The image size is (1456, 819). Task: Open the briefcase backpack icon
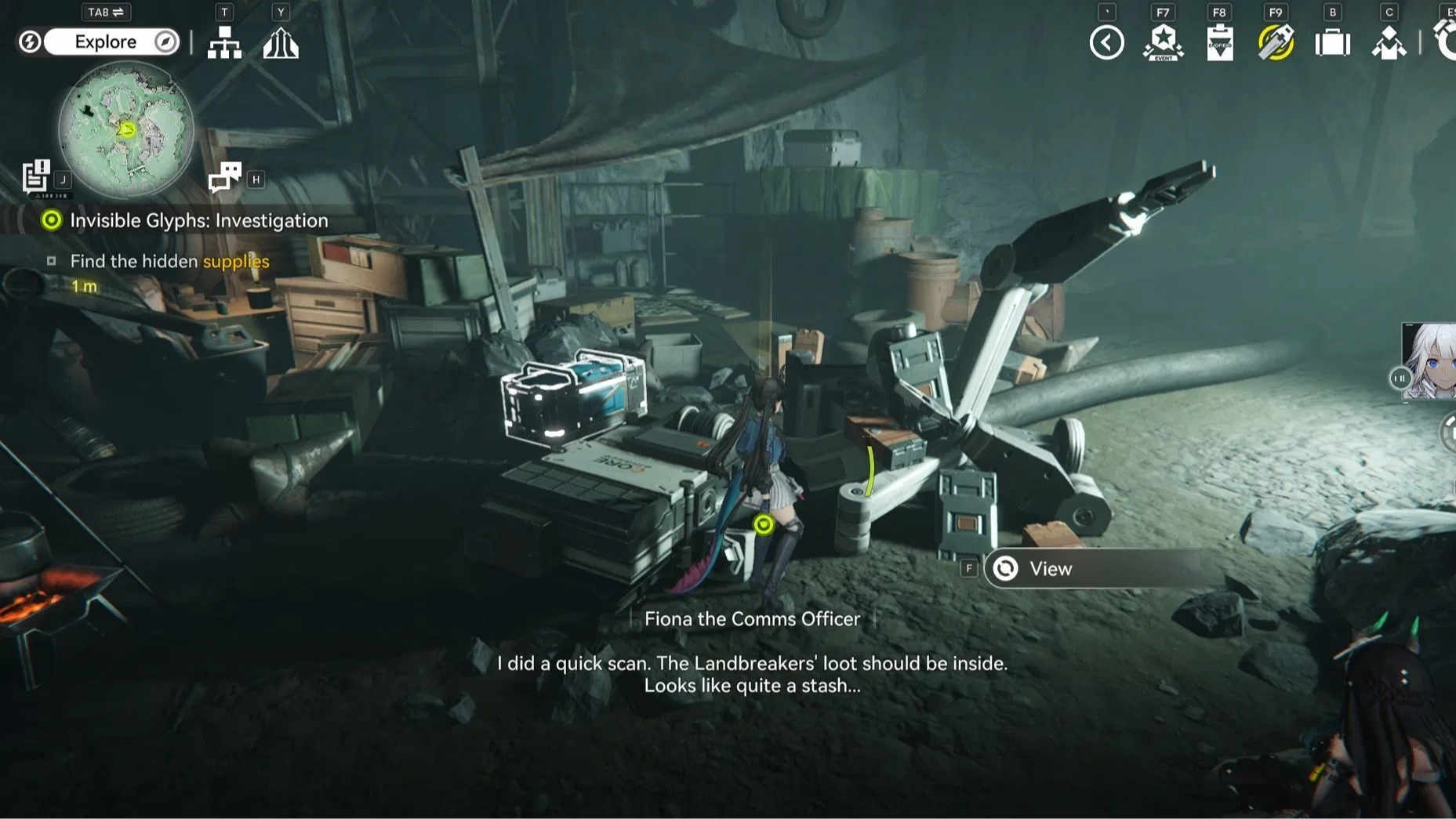1332,43
